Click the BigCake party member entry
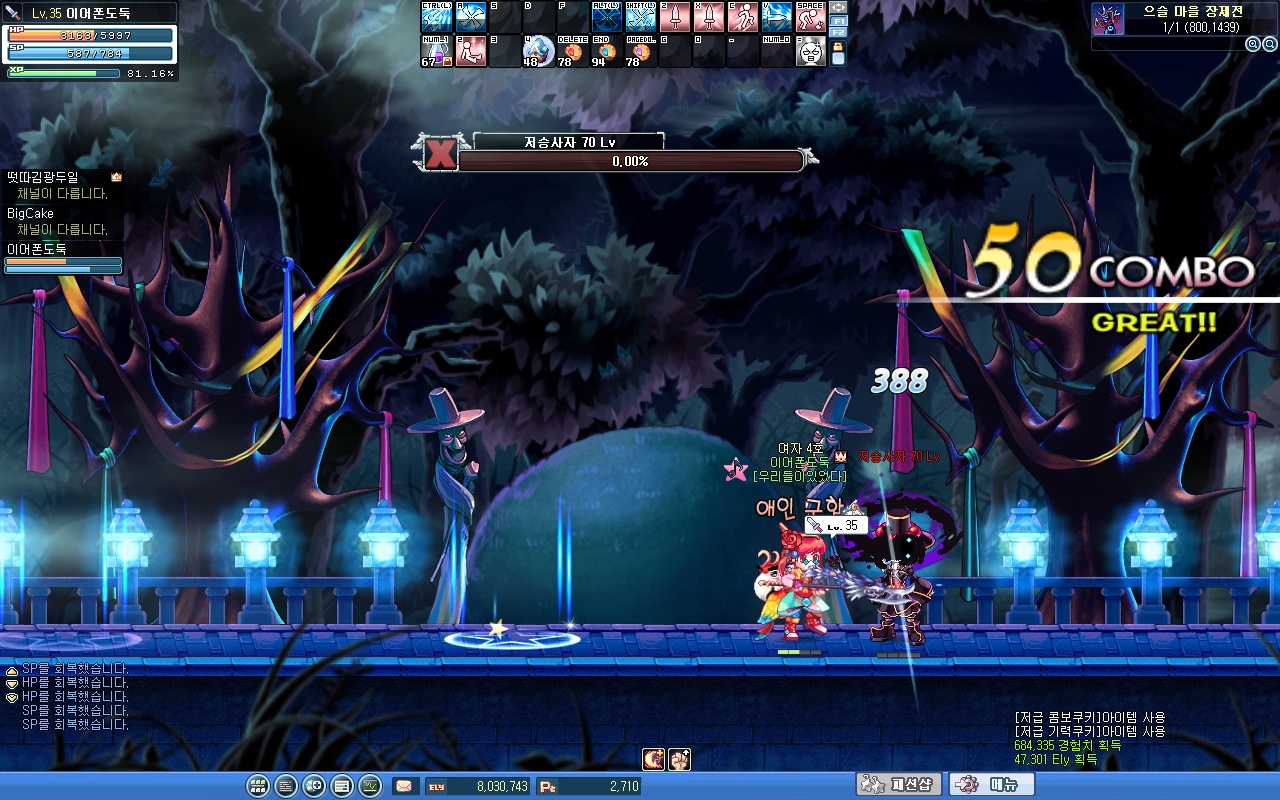This screenshot has width=1280, height=800. (x=31, y=213)
